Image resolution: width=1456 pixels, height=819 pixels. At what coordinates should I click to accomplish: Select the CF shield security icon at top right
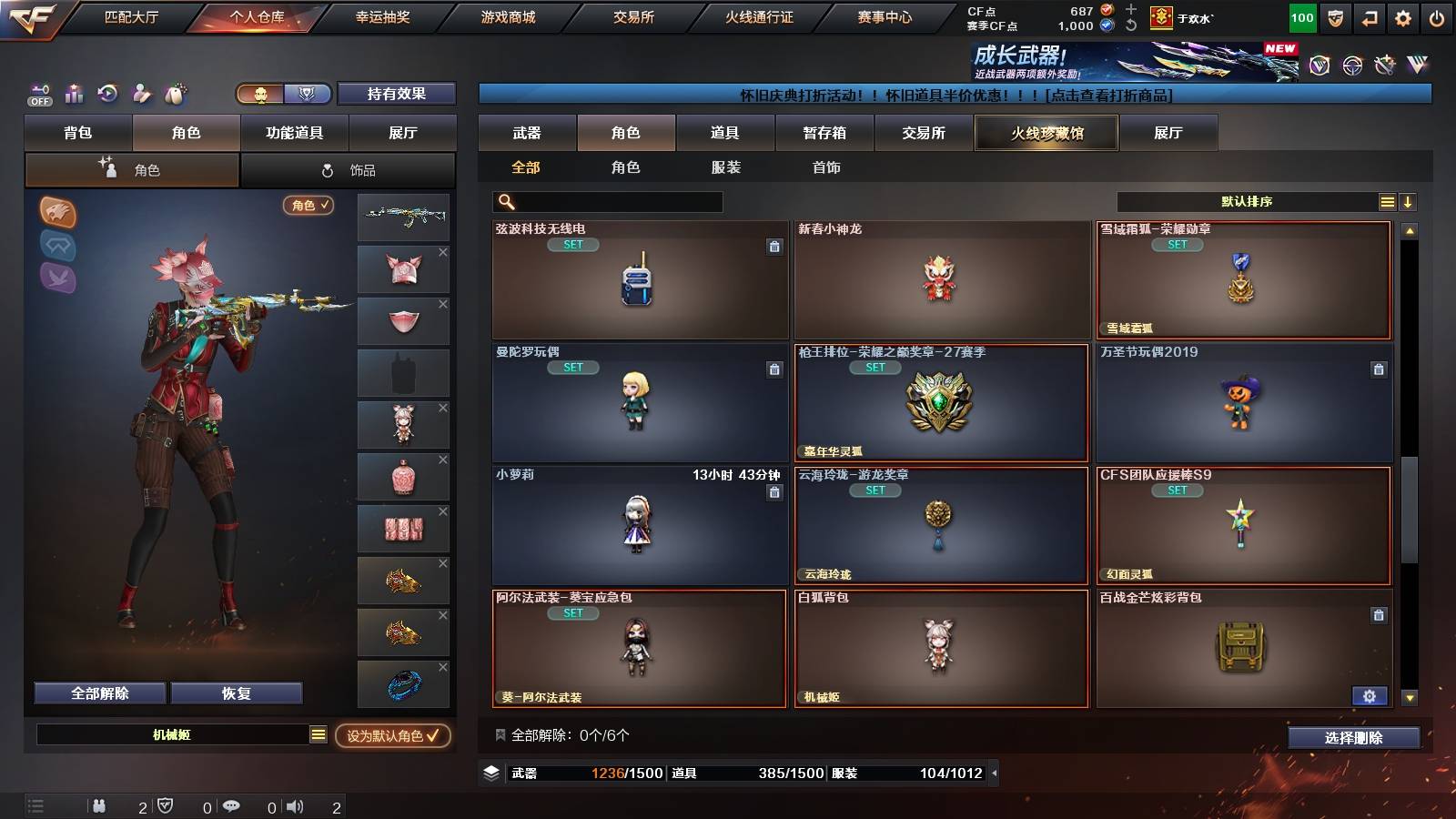1336,16
